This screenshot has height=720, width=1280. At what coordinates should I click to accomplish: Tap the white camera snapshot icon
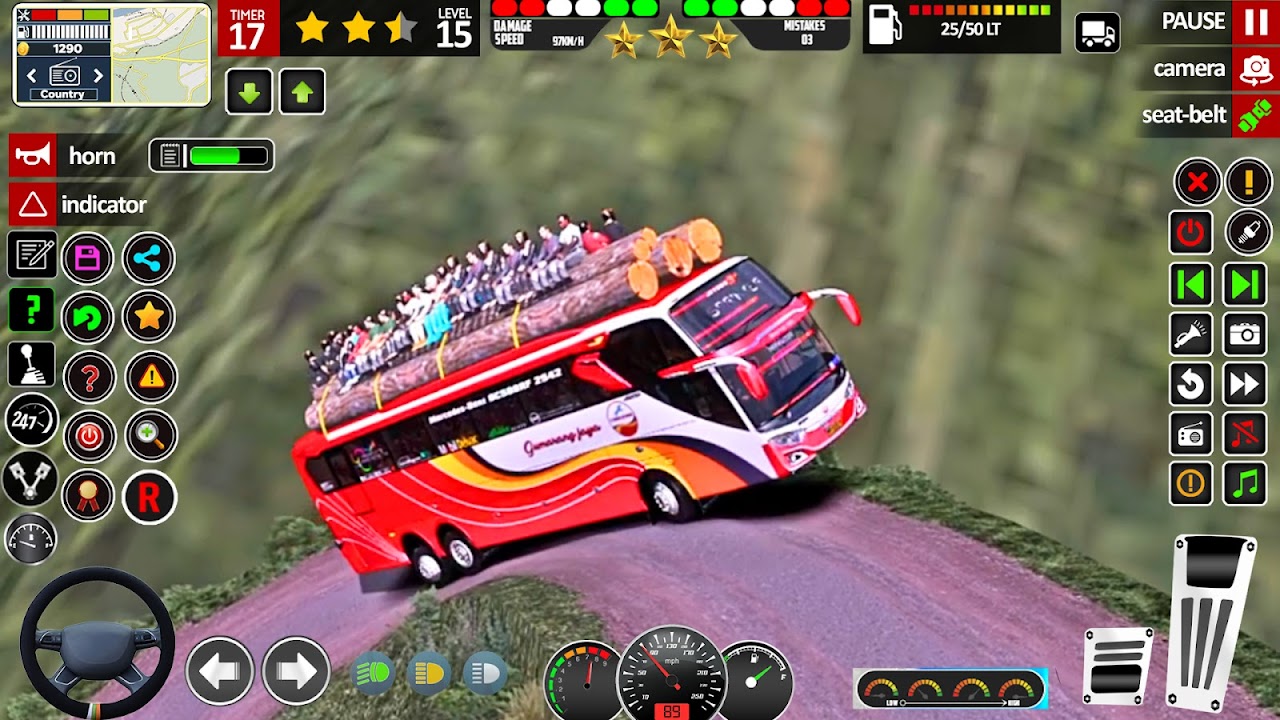(1245, 334)
